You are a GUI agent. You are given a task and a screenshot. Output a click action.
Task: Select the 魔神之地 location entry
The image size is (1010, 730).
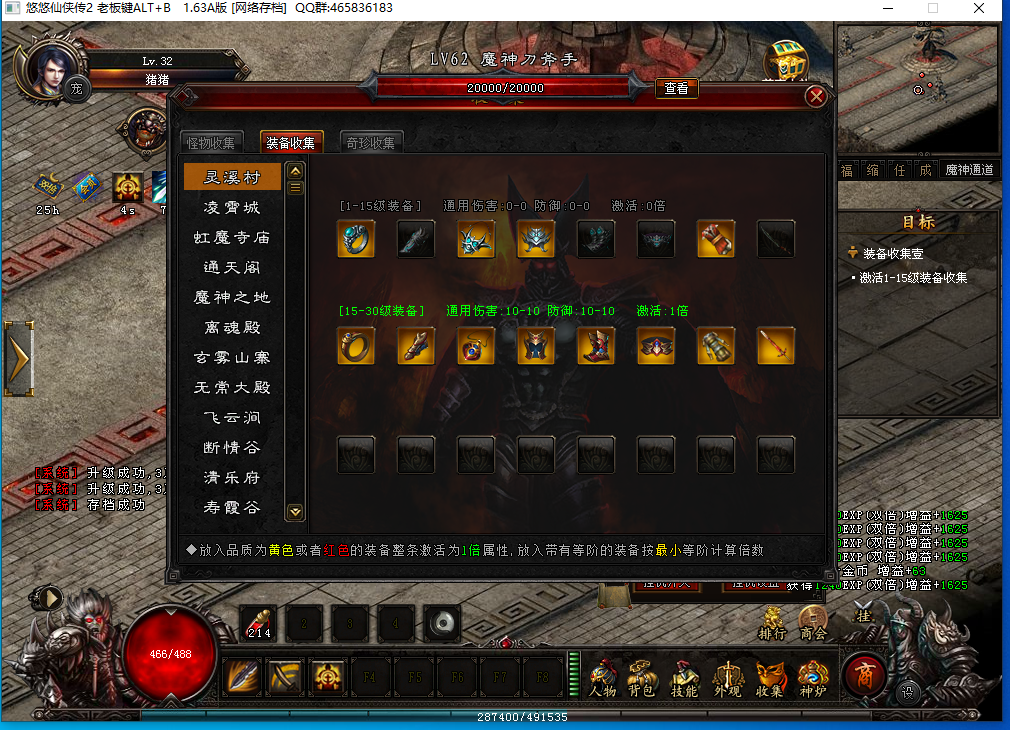(x=232, y=297)
